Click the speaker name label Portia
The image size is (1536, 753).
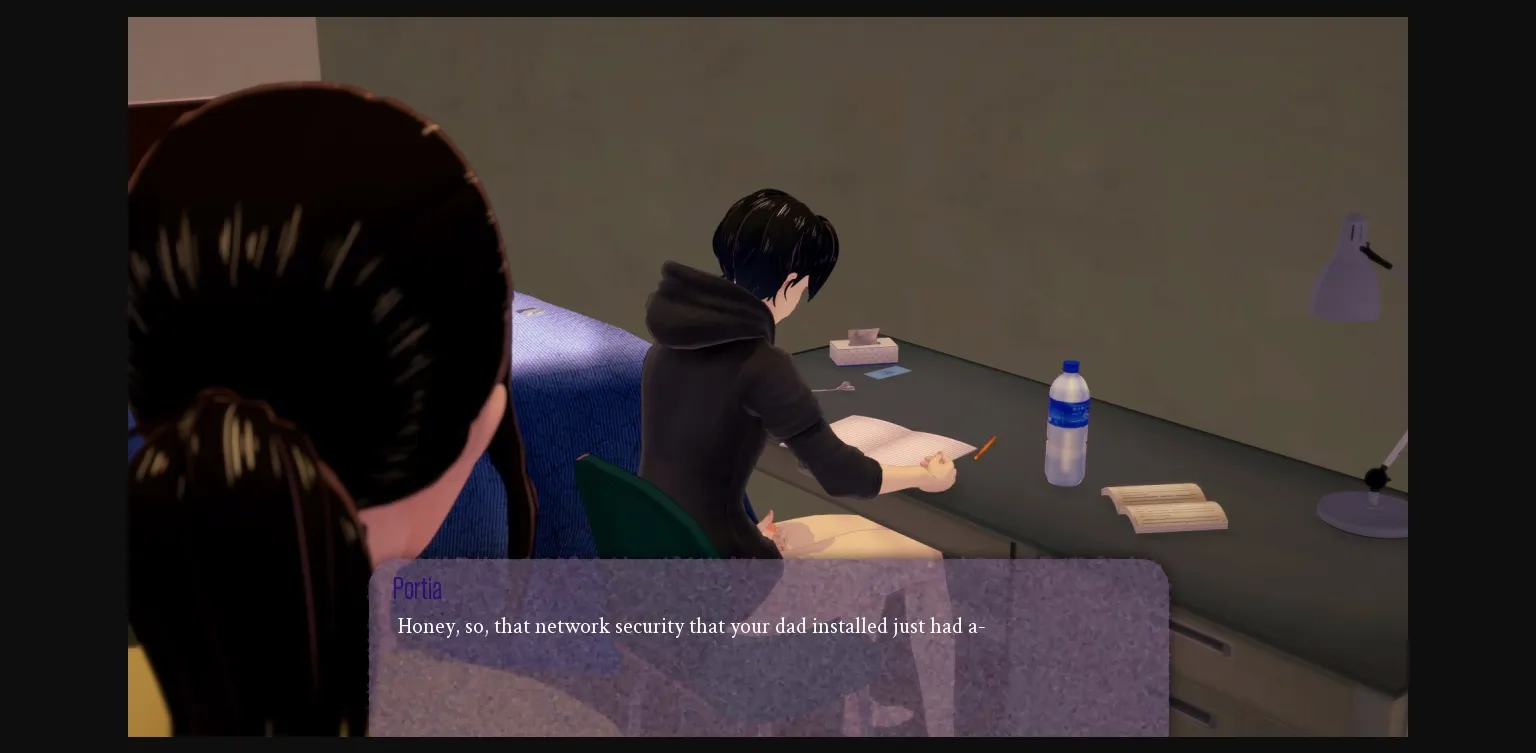(x=417, y=589)
